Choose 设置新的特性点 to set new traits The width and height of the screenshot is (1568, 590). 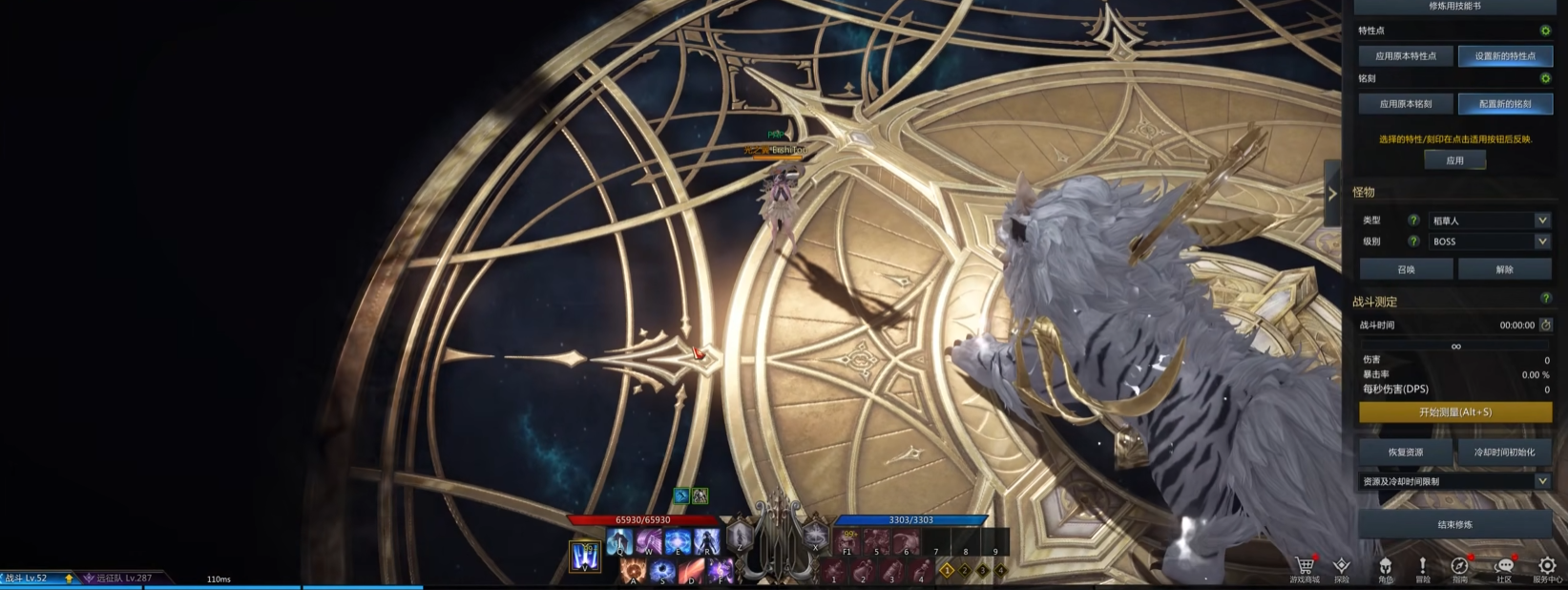pos(1504,56)
